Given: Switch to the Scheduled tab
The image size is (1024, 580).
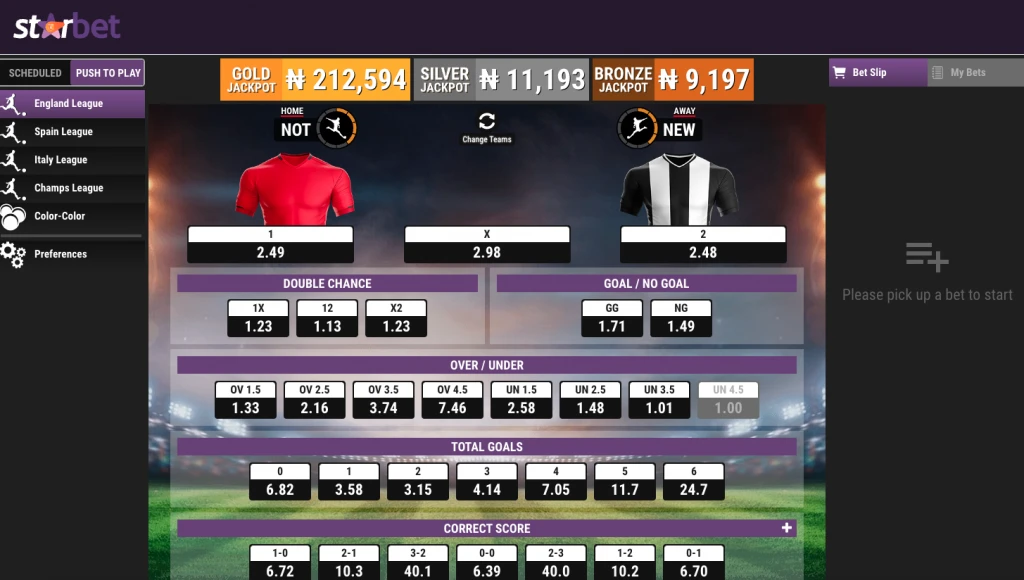Looking at the screenshot, I should (x=35, y=73).
